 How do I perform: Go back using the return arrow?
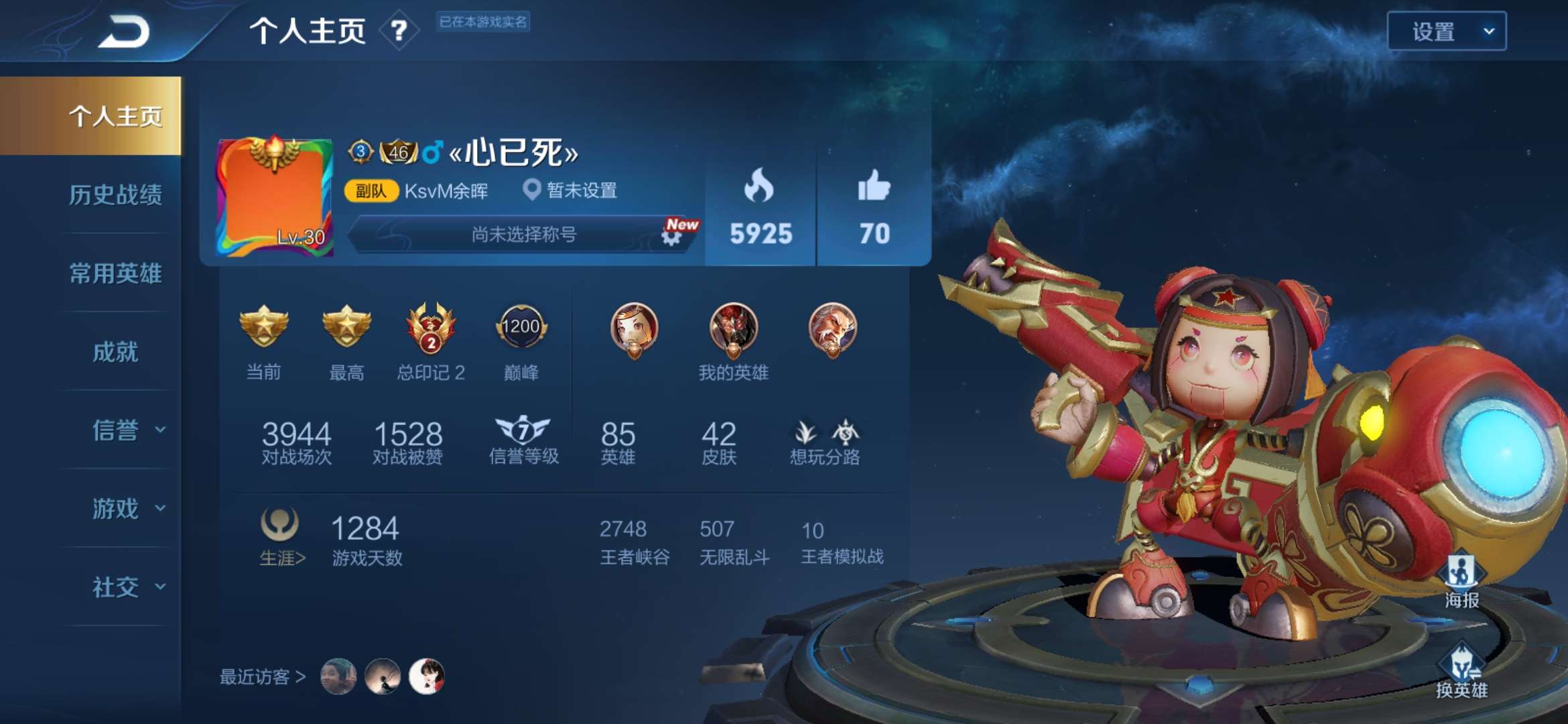coord(124,32)
